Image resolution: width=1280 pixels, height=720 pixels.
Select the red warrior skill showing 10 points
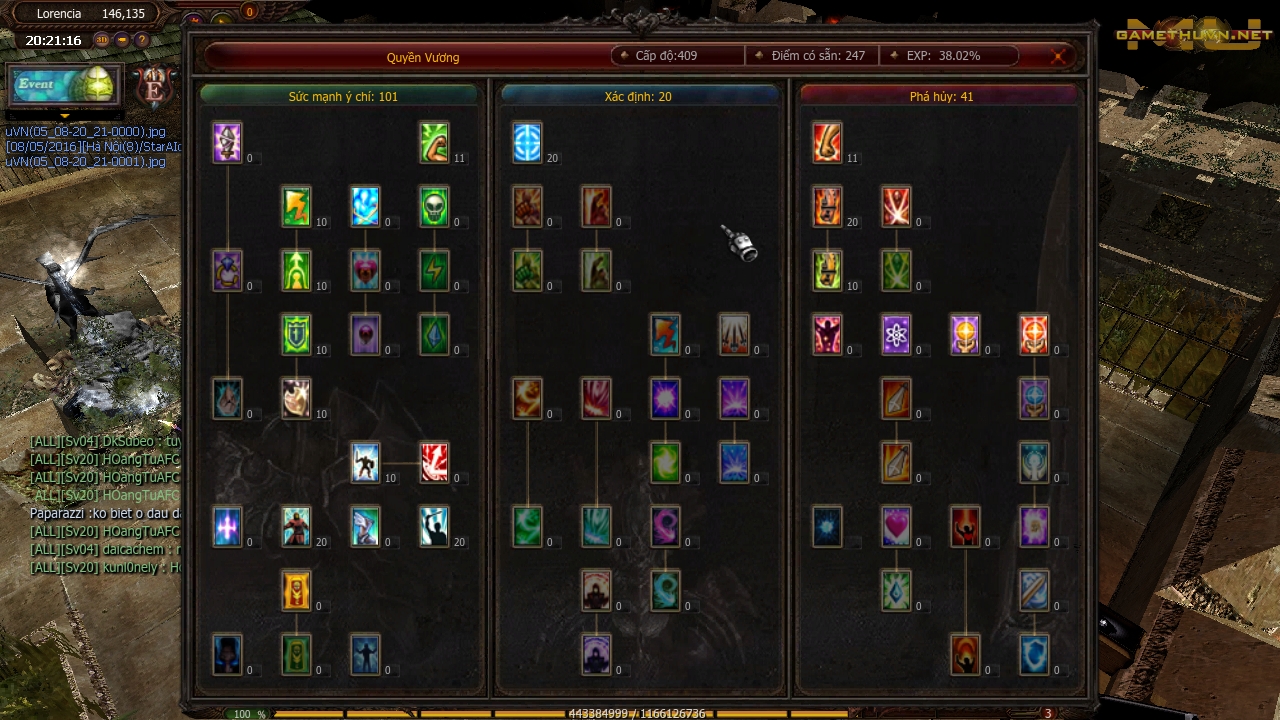365,462
